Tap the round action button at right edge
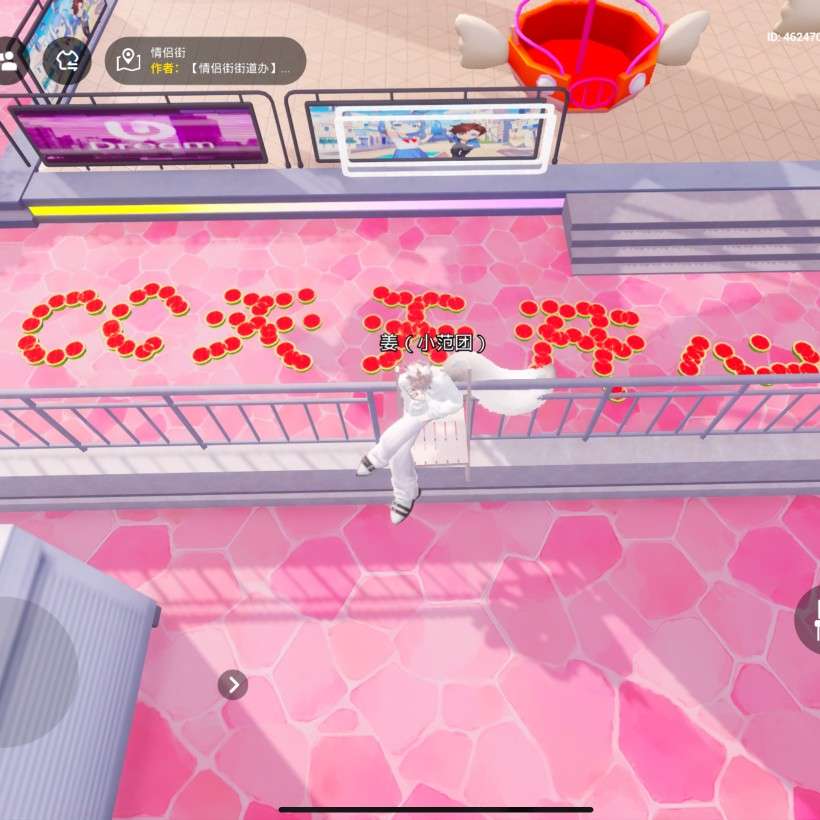 (x=809, y=619)
